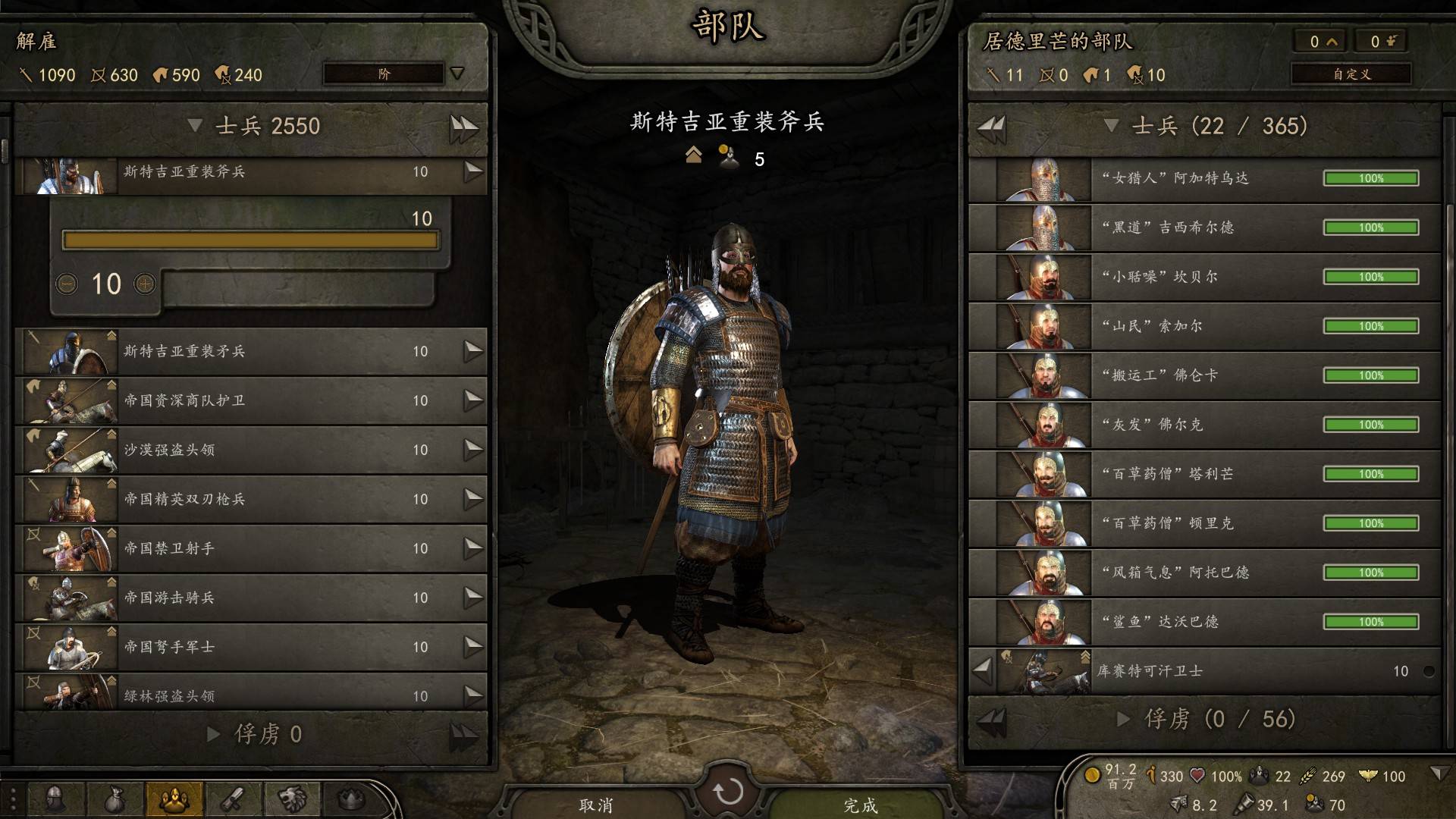Image resolution: width=1456 pixels, height=819 pixels.
Task: Decrease transfer amount with minus button
Action: pos(67,284)
